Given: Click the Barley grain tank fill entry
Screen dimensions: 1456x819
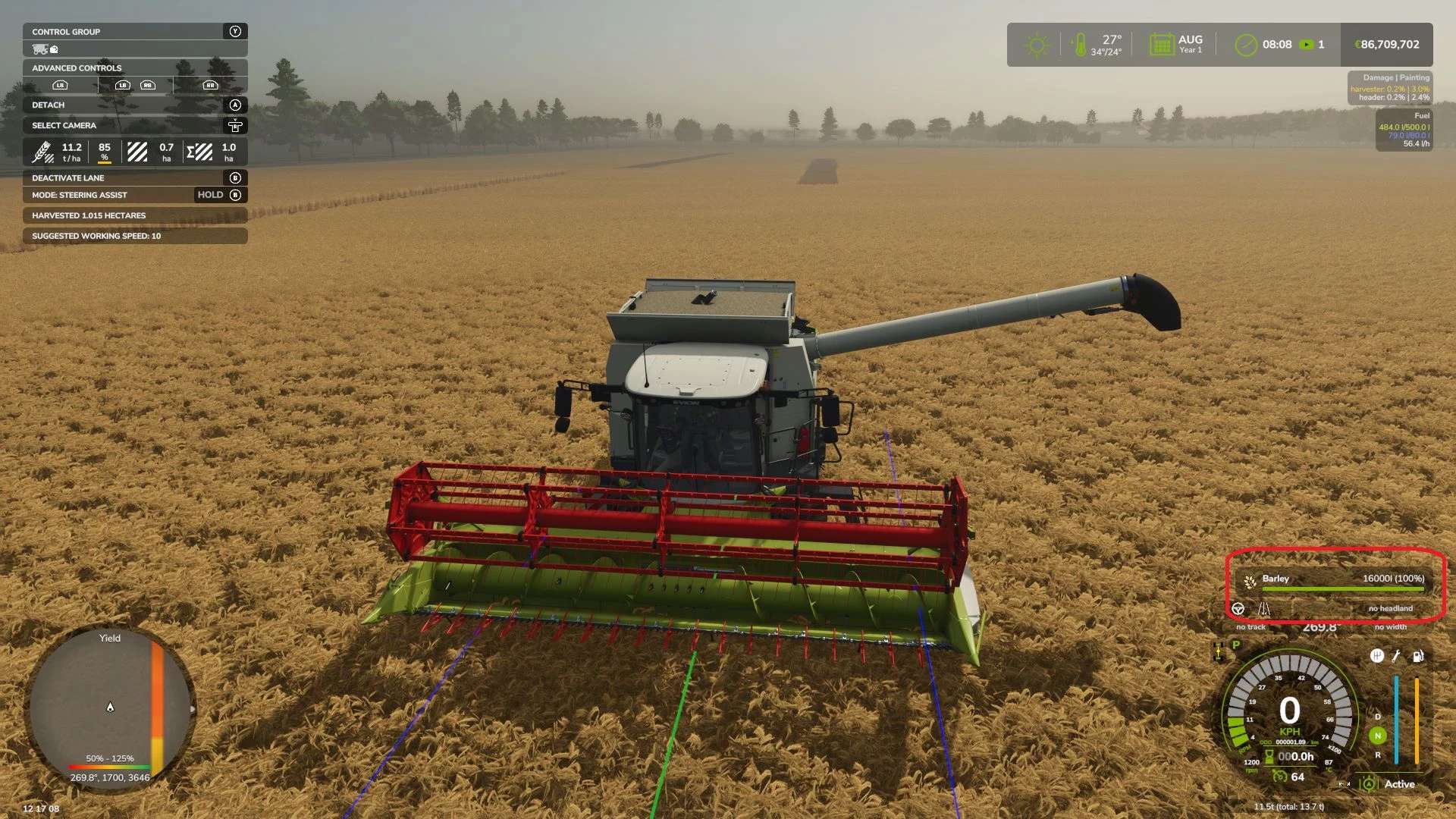Looking at the screenshot, I should (x=1336, y=579).
